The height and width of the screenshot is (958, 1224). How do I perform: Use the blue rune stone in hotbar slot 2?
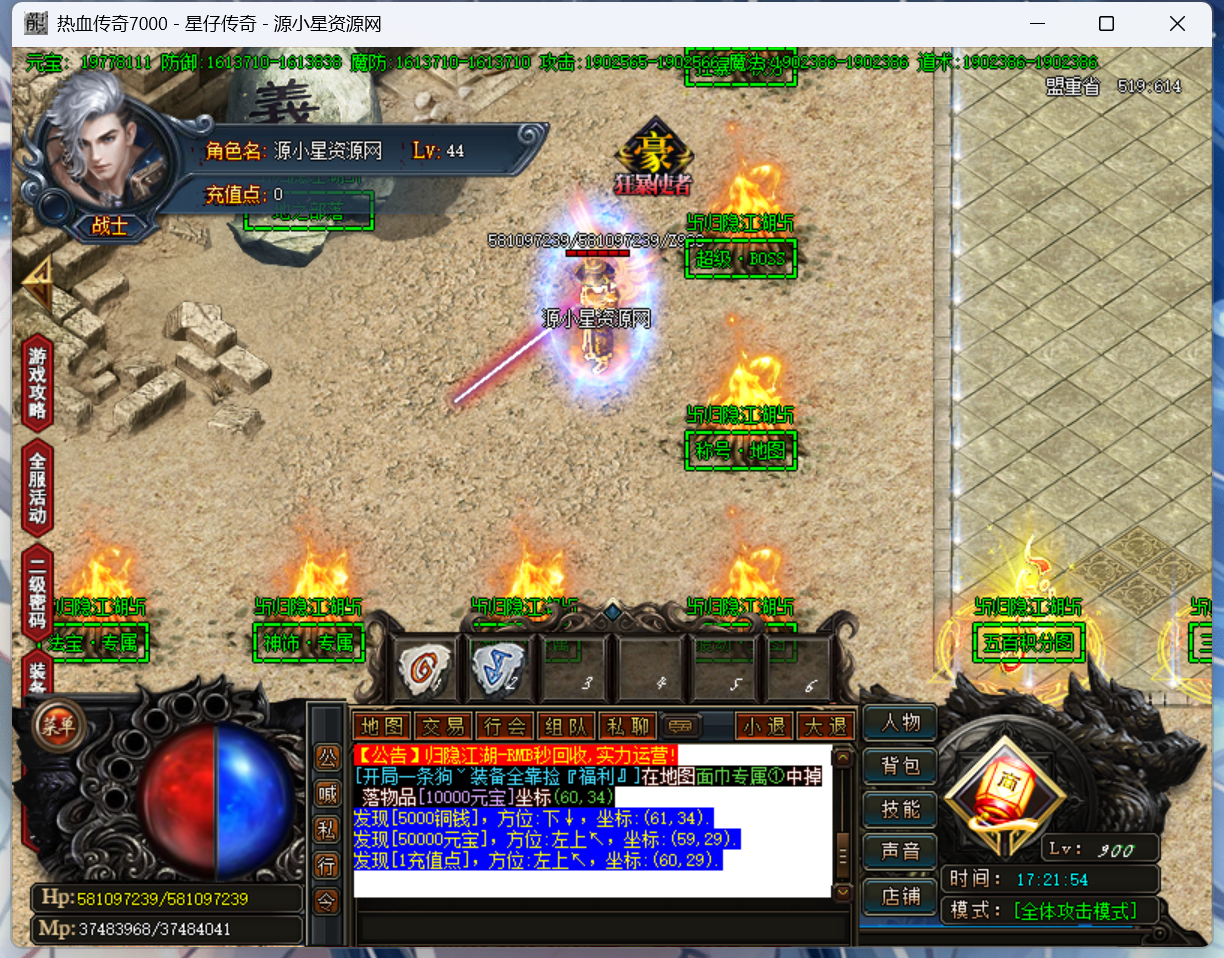tap(497, 665)
